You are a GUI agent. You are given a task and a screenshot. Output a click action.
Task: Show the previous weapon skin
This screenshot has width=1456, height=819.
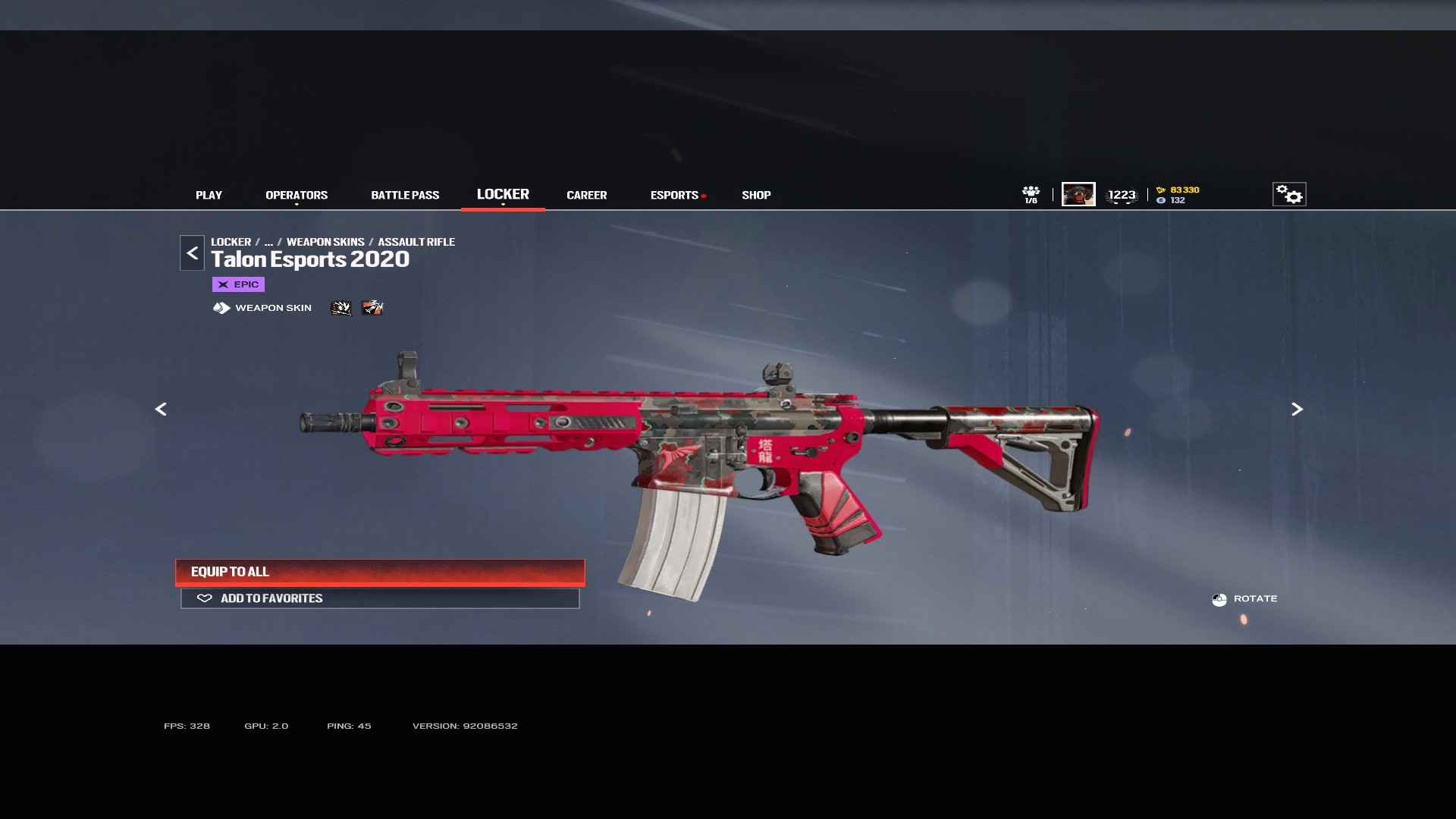pos(161,409)
